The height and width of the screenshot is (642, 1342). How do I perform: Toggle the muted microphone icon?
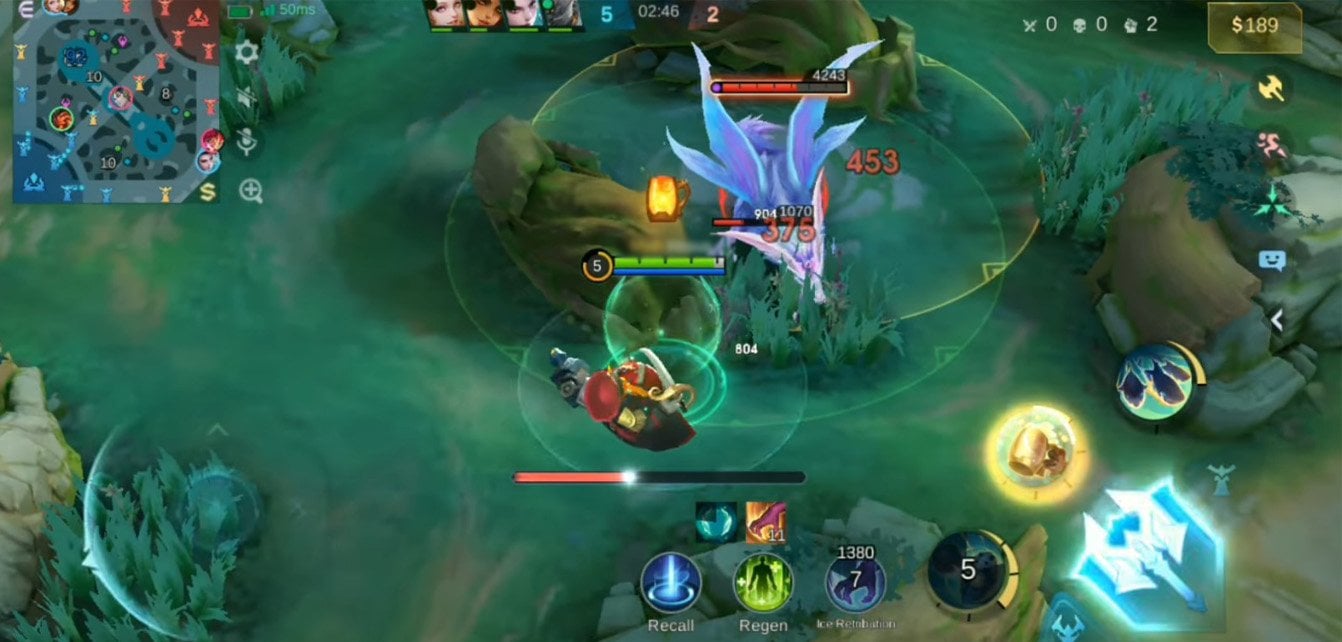click(x=247, y=143)
